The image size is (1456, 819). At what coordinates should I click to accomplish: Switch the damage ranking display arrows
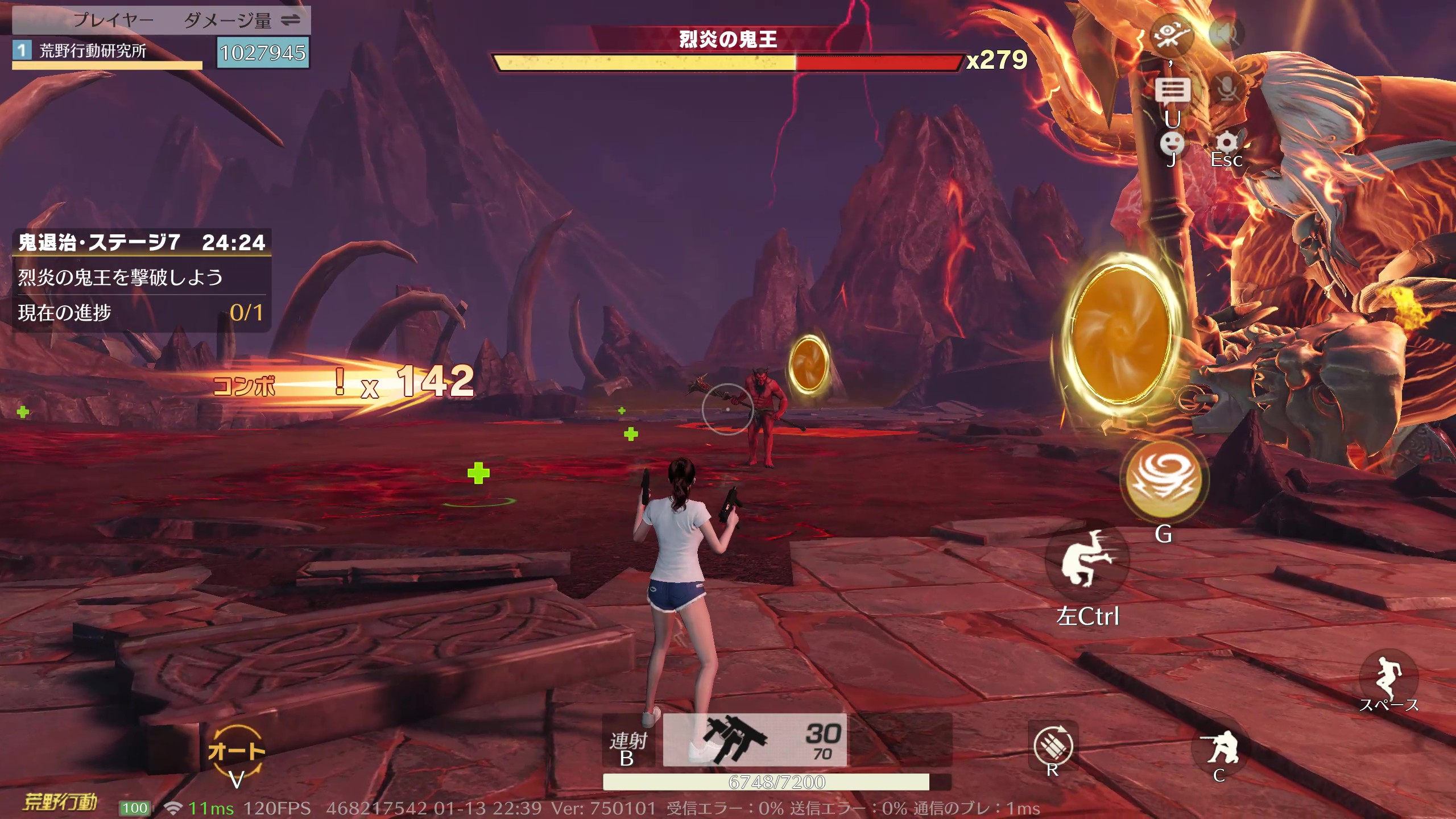tap(291, 20)
